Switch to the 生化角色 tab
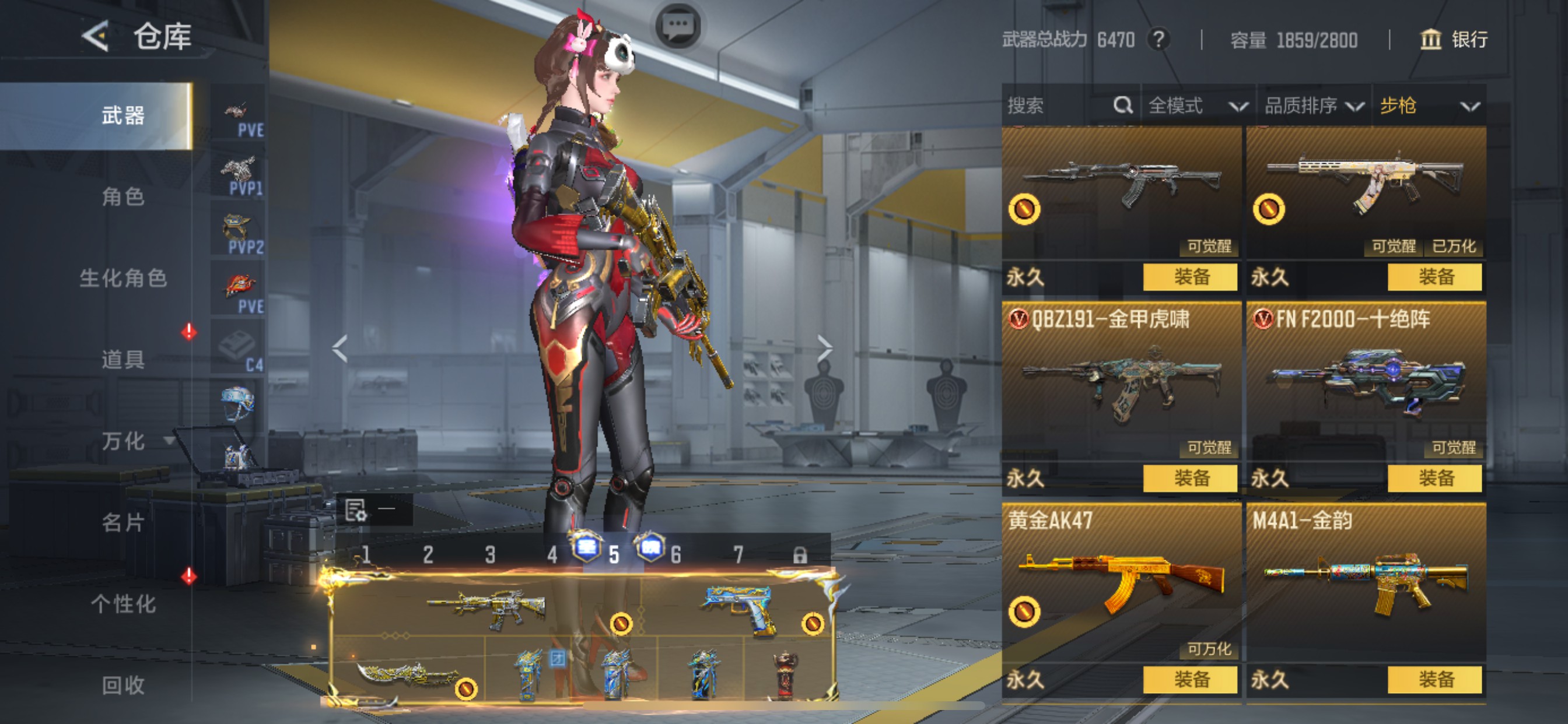1568x724 pixels. 123,278
